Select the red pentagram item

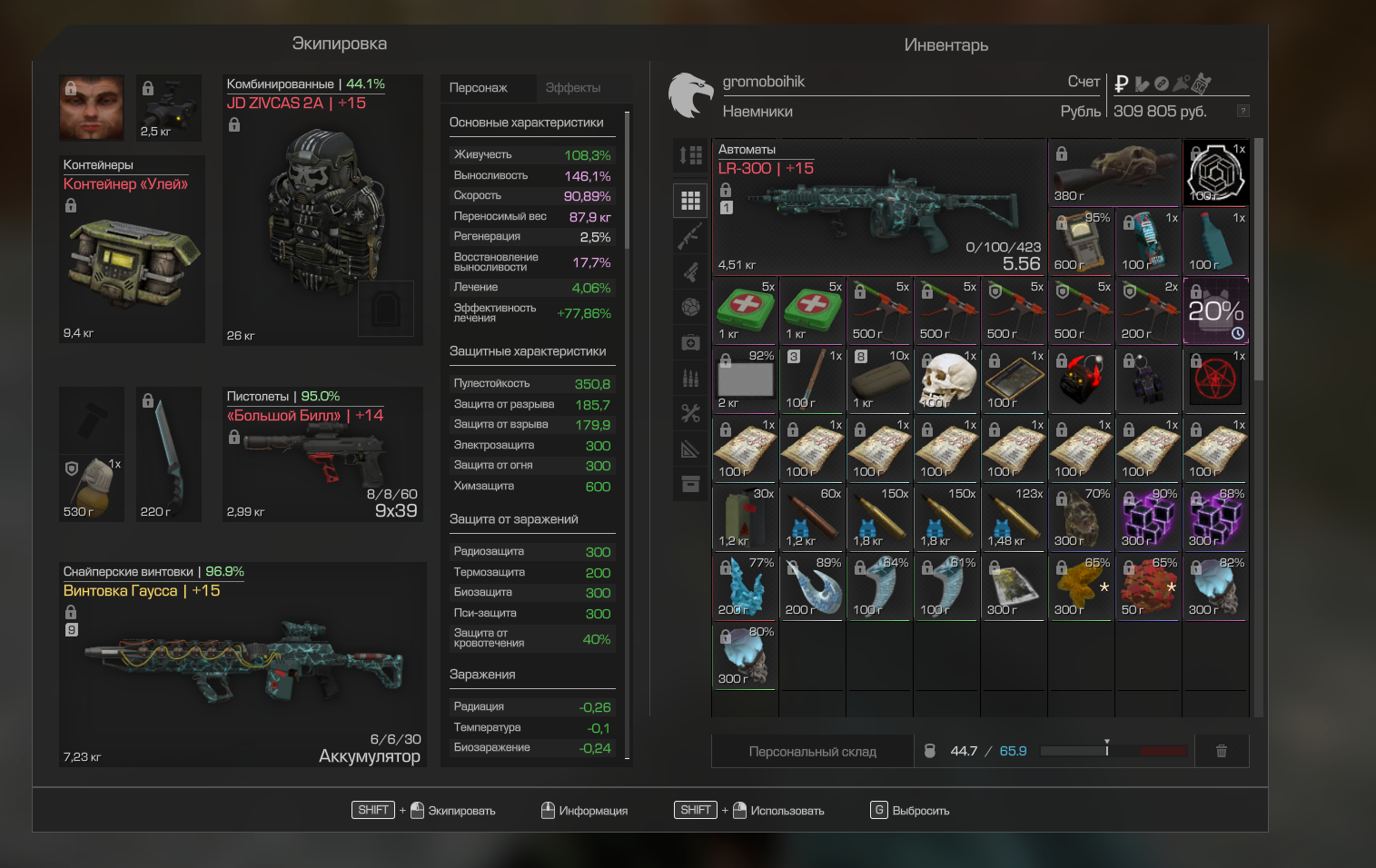tap(1215, 380)
